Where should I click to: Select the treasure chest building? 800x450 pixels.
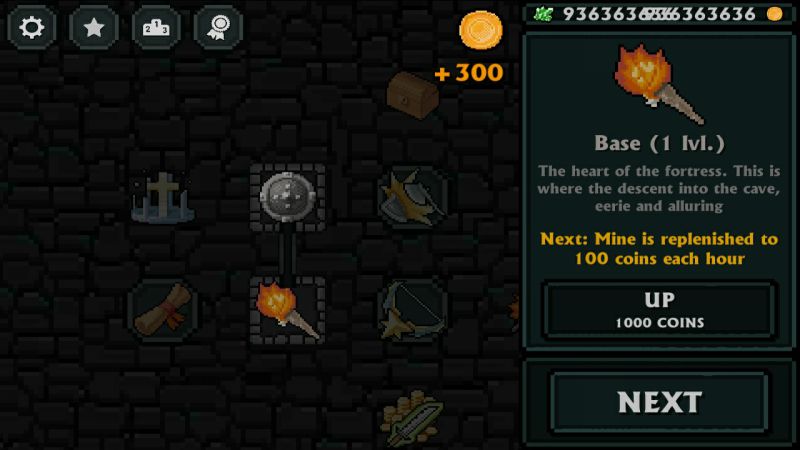(x=412, y=93)
